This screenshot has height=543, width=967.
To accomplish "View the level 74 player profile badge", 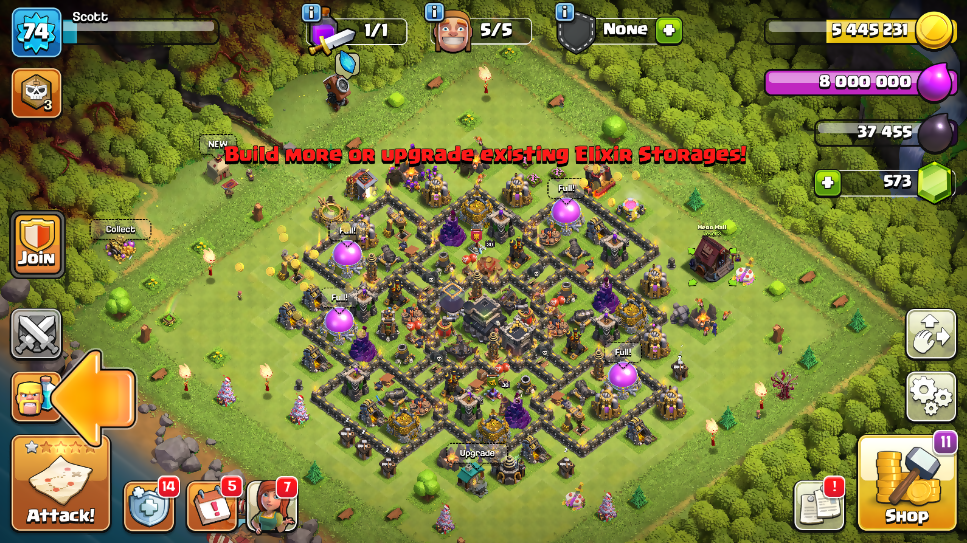I will 36,32.
